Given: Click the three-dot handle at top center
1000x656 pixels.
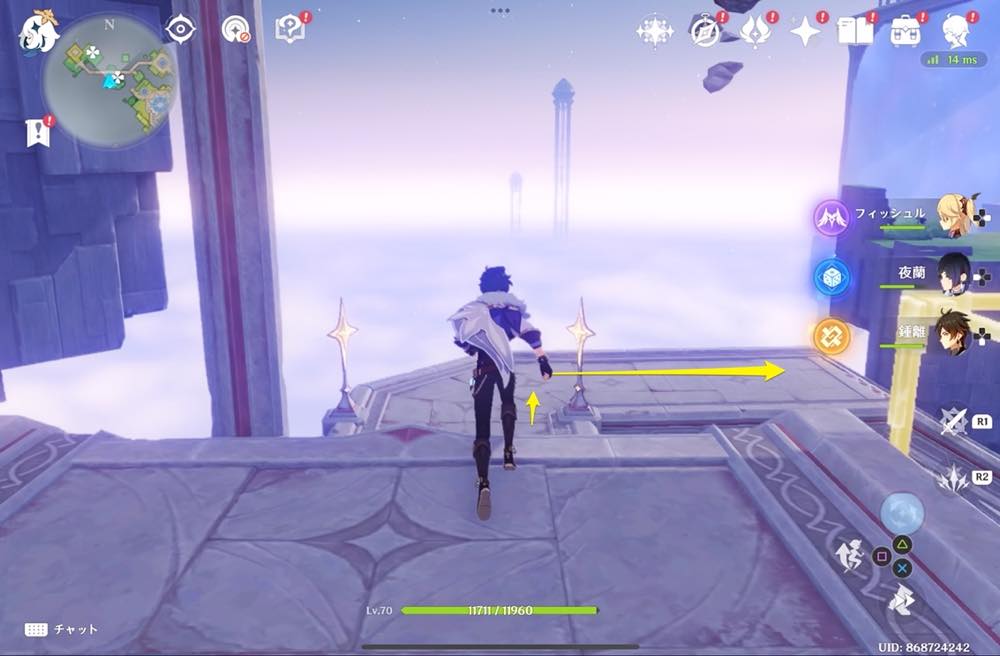Looking at the screenshot, I should point(500,10).
